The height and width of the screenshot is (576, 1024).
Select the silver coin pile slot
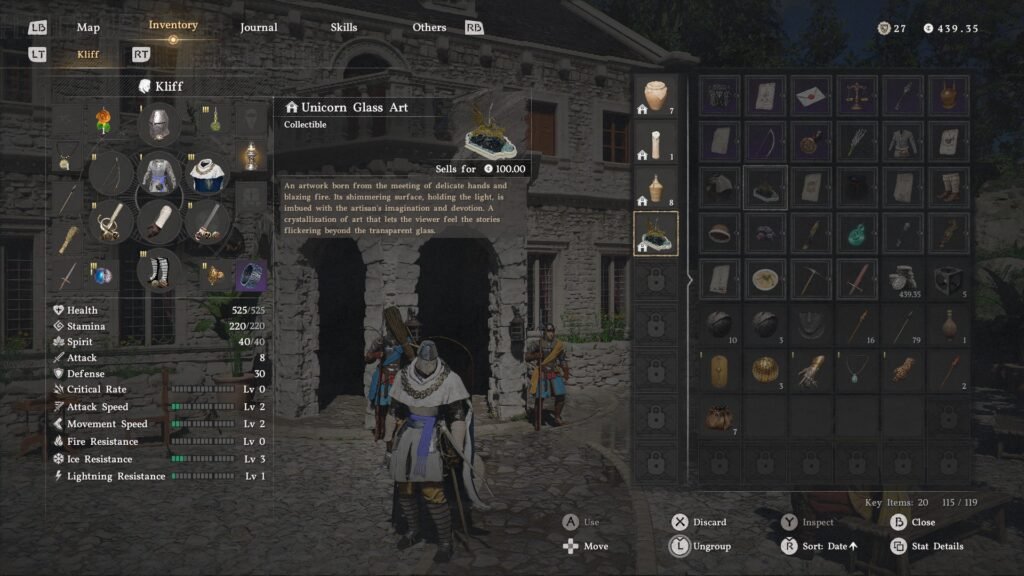[x=902, y=279]
